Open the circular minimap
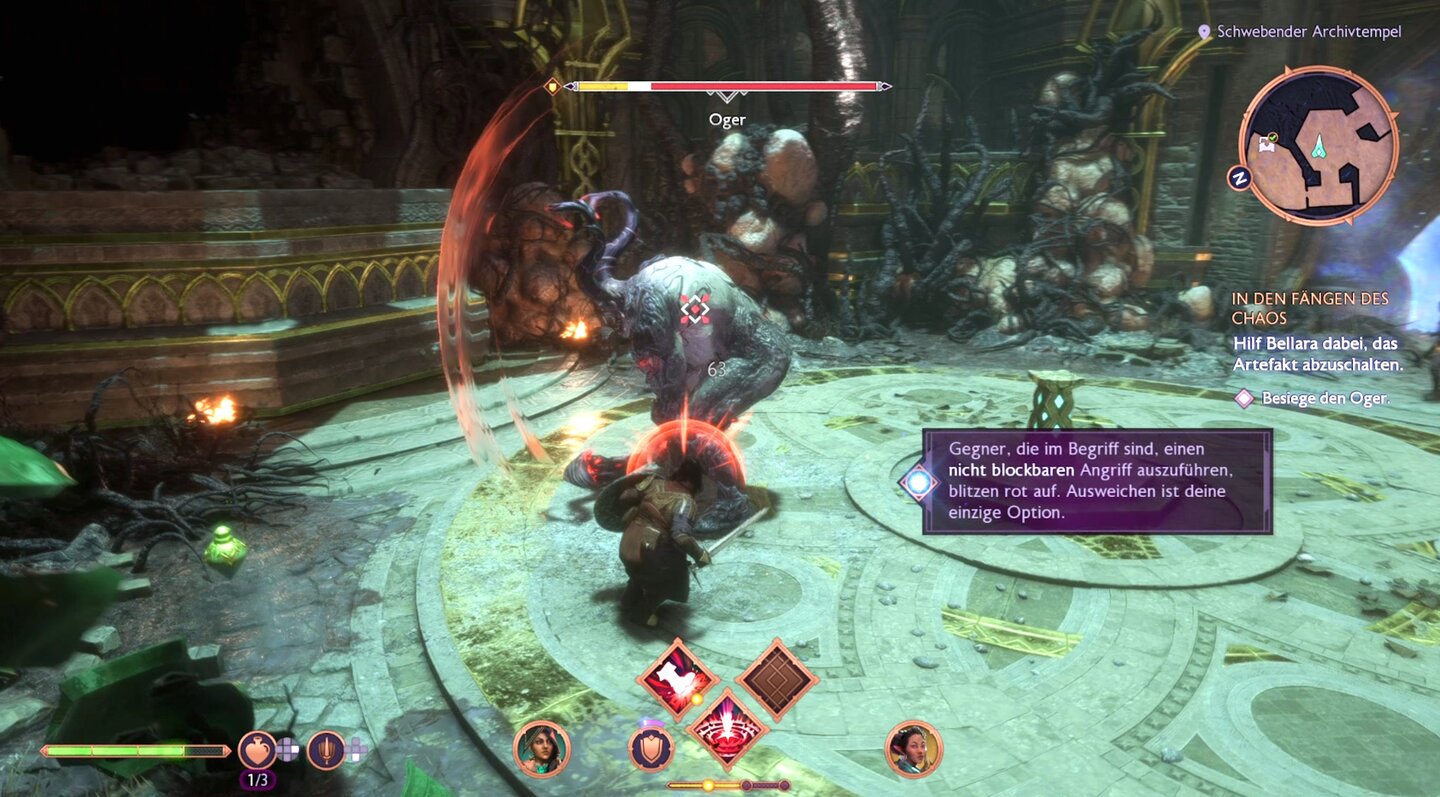This screenshot has width=1440, height=797. coord(1318,146)
